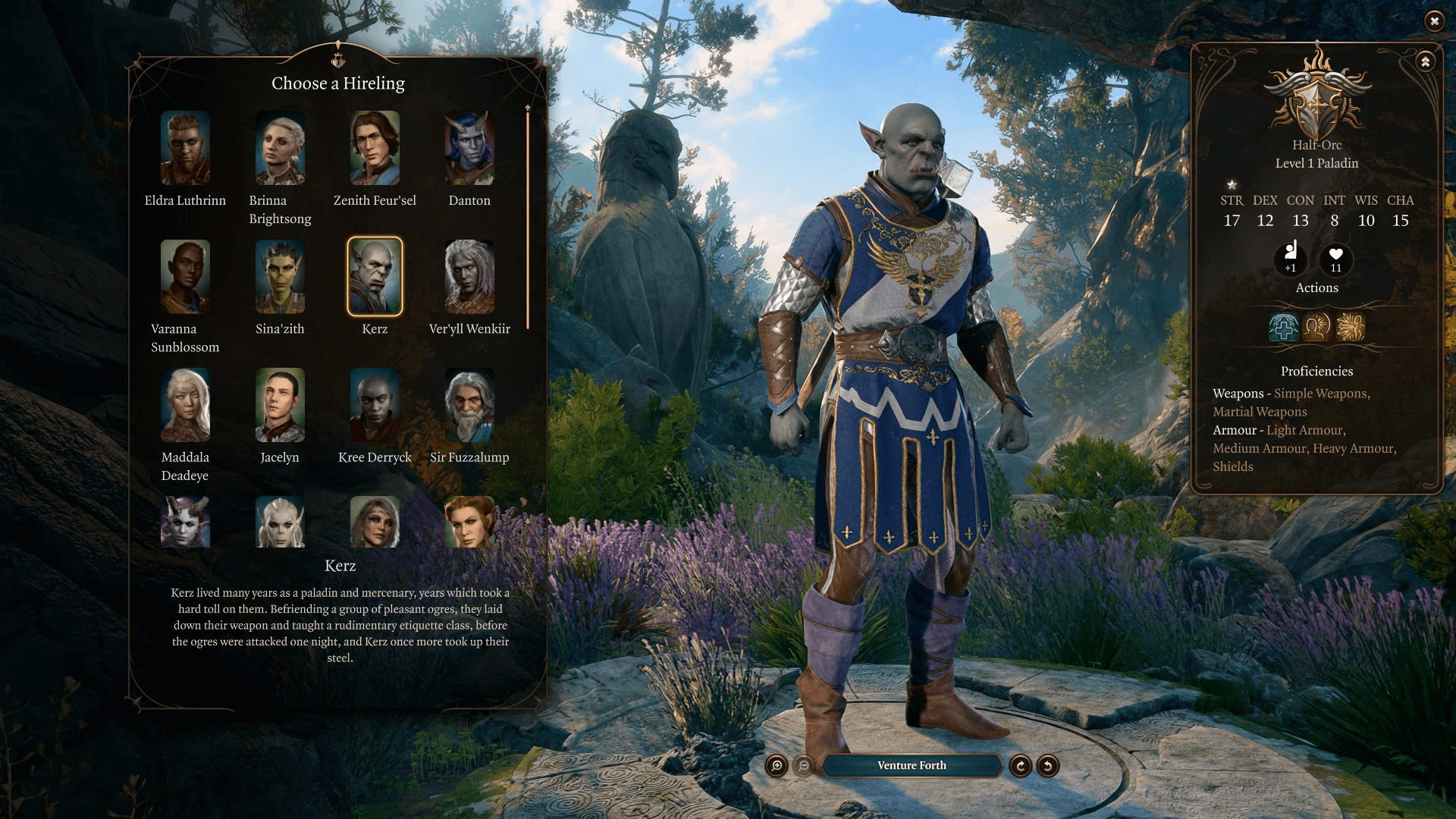
Task: Rotate the character counter-clockwise
Action: click(x=1049, y=766)
